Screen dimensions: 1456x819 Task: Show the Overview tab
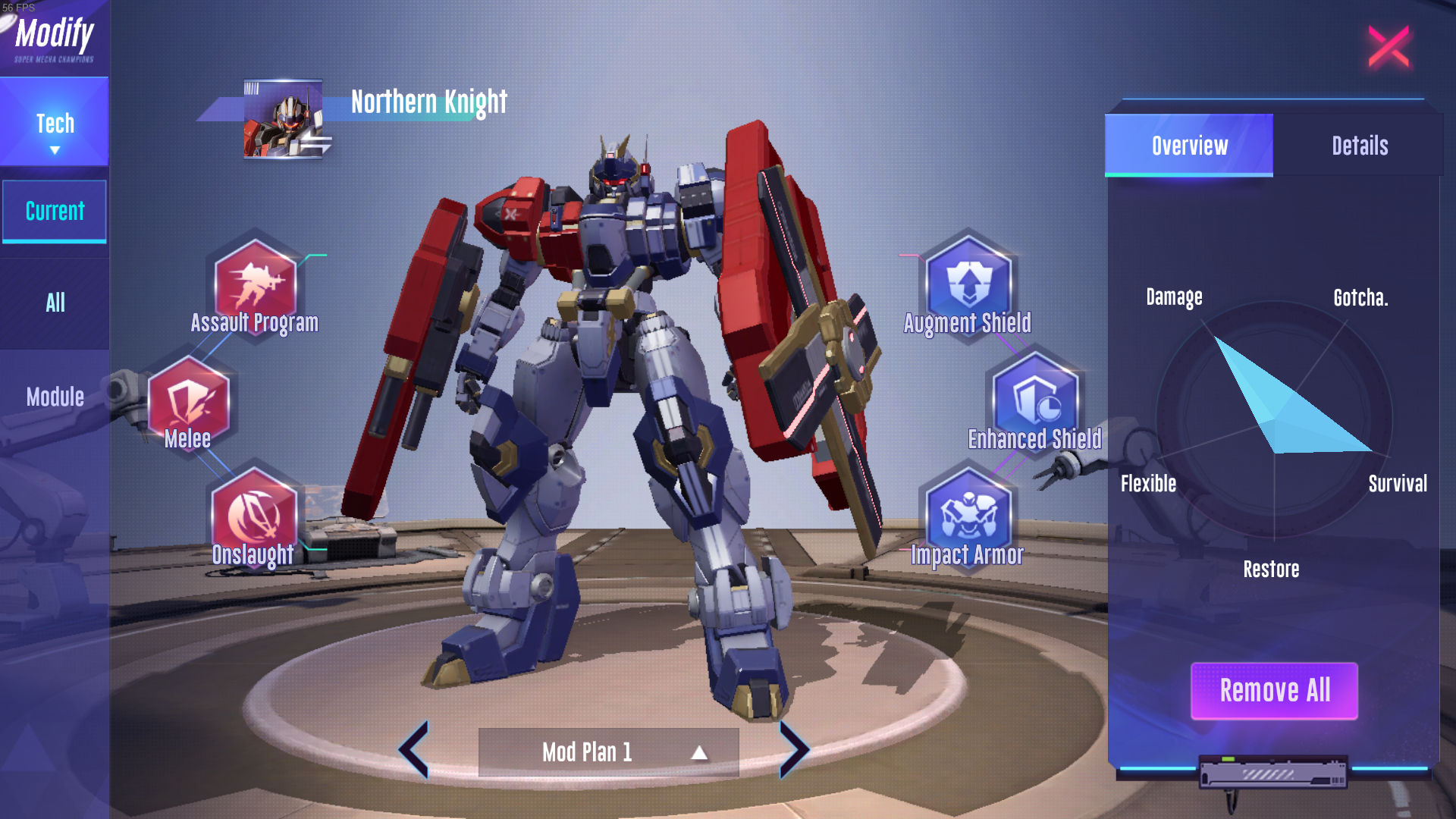pos(1189,146)
